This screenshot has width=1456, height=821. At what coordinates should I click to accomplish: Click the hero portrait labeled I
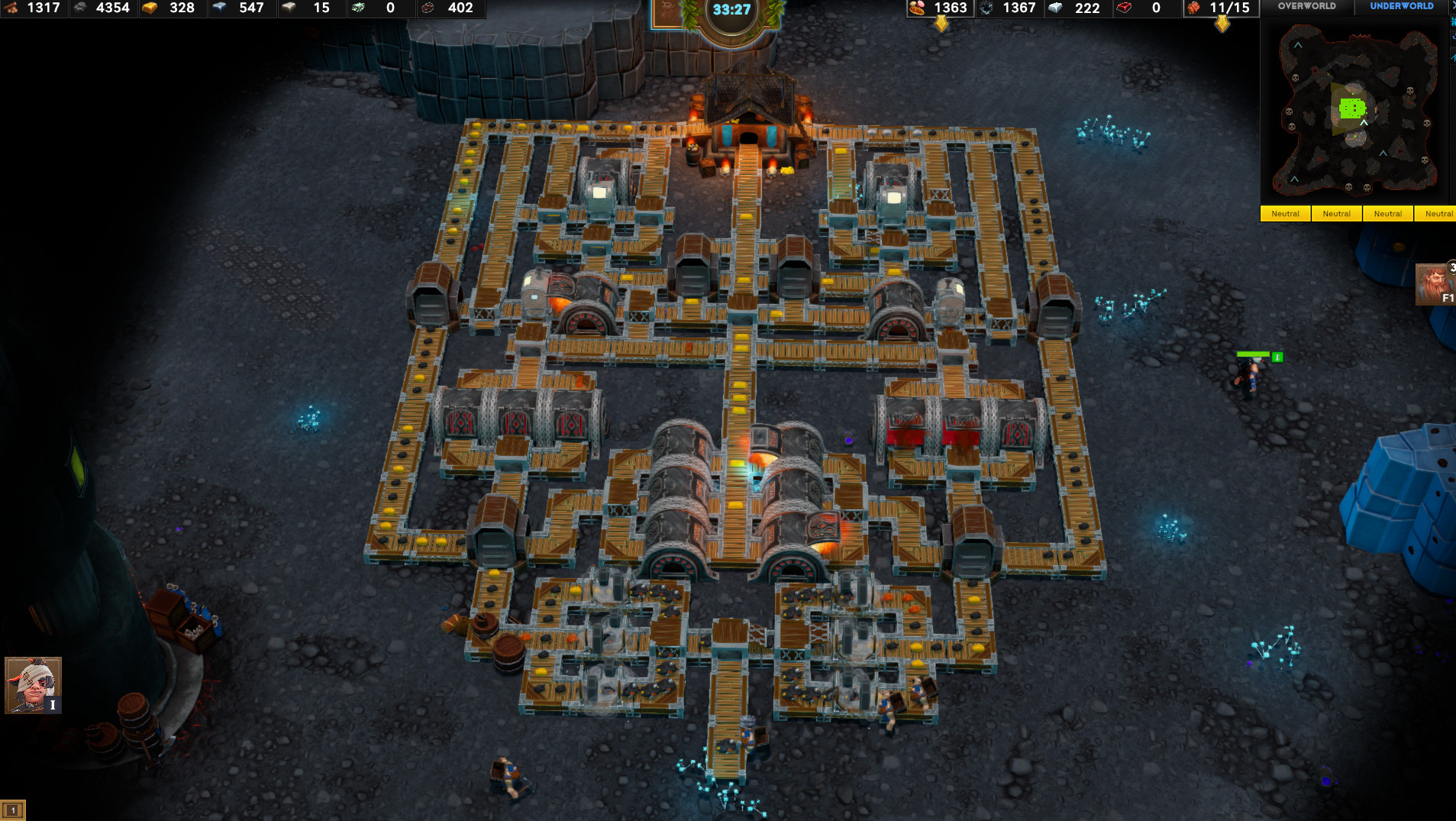(32, 686)
